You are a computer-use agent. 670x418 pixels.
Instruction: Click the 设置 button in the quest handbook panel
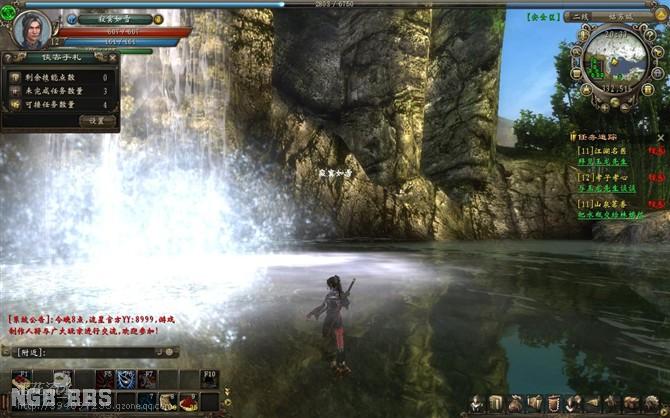(97, 120)
